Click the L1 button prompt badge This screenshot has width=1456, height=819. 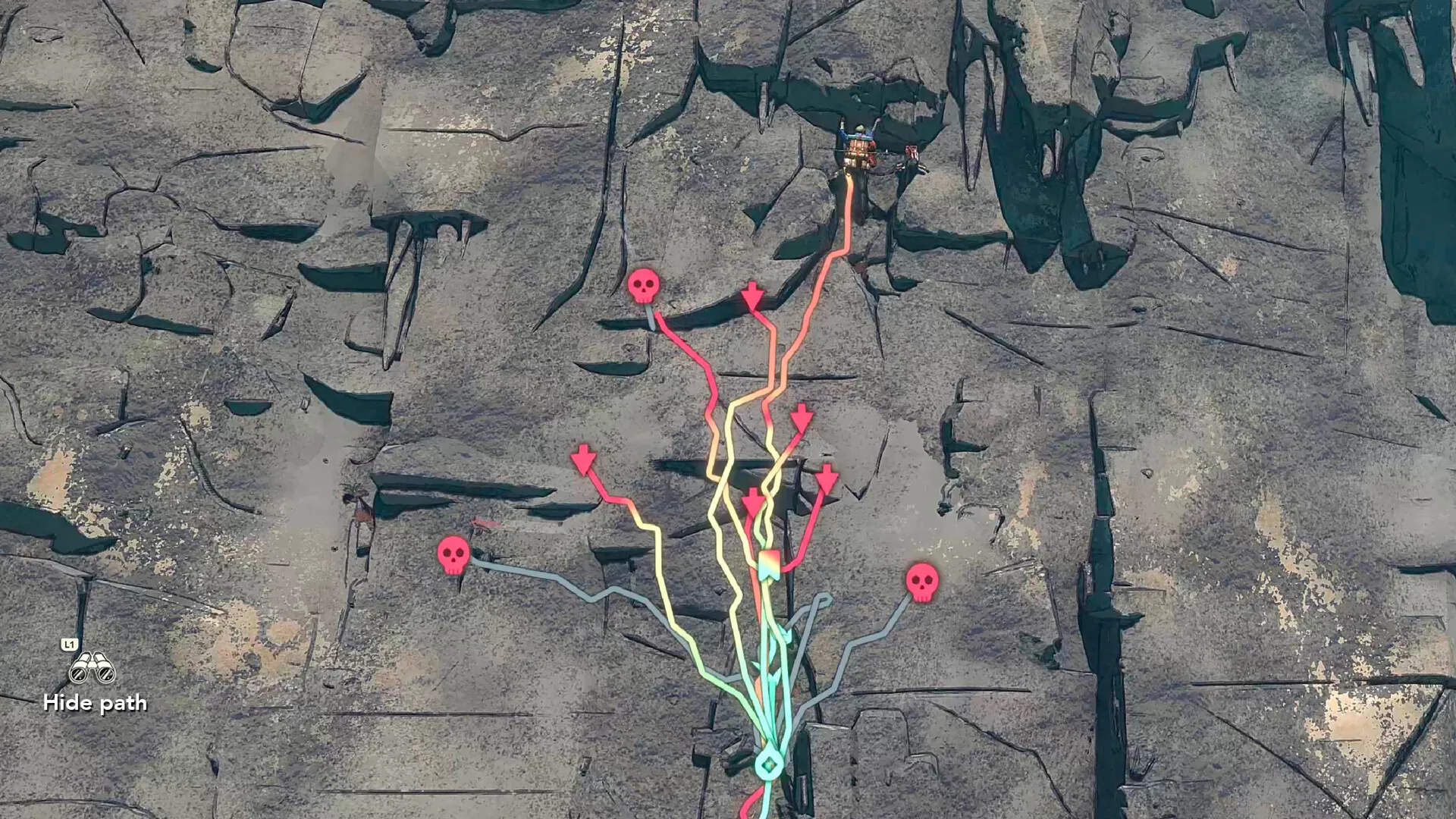(68, 644)
